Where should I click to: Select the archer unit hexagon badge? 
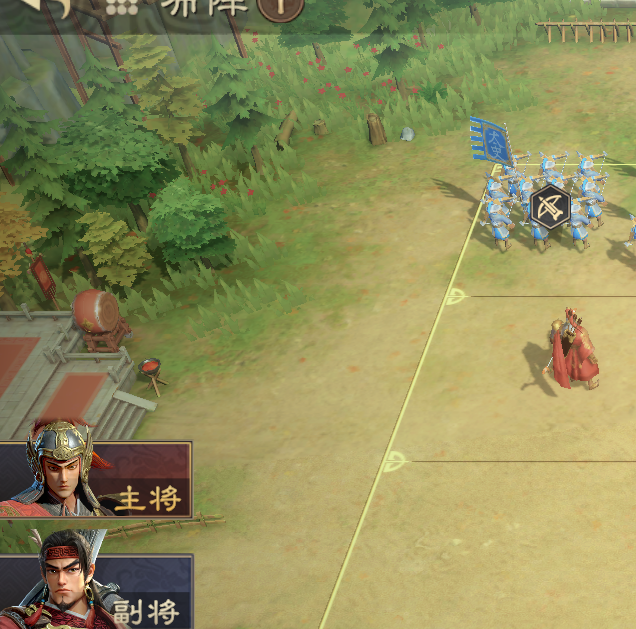pyautogui.click(x=549, y=207)
